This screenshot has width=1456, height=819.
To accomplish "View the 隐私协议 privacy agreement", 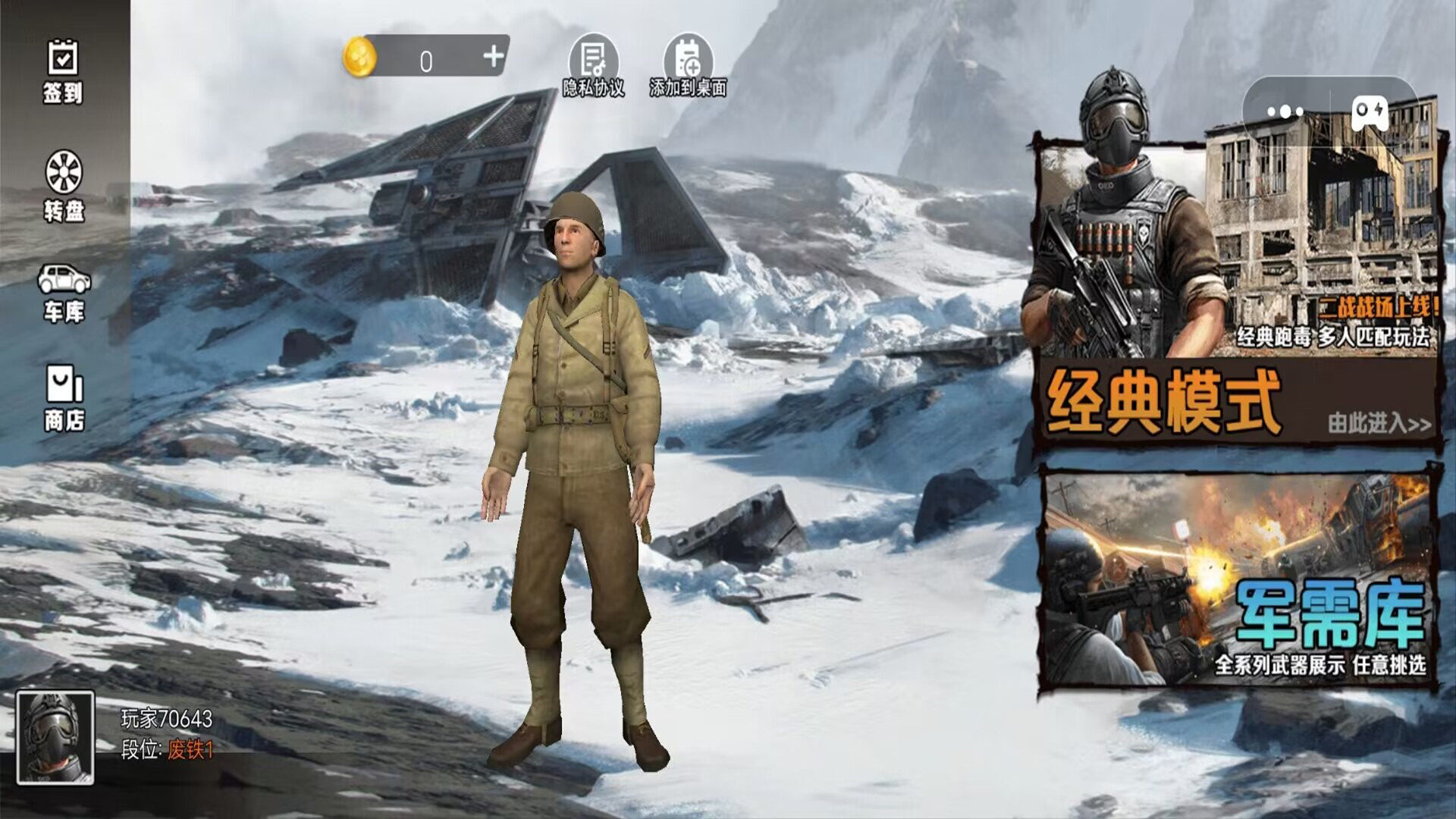I will (594, 67).
